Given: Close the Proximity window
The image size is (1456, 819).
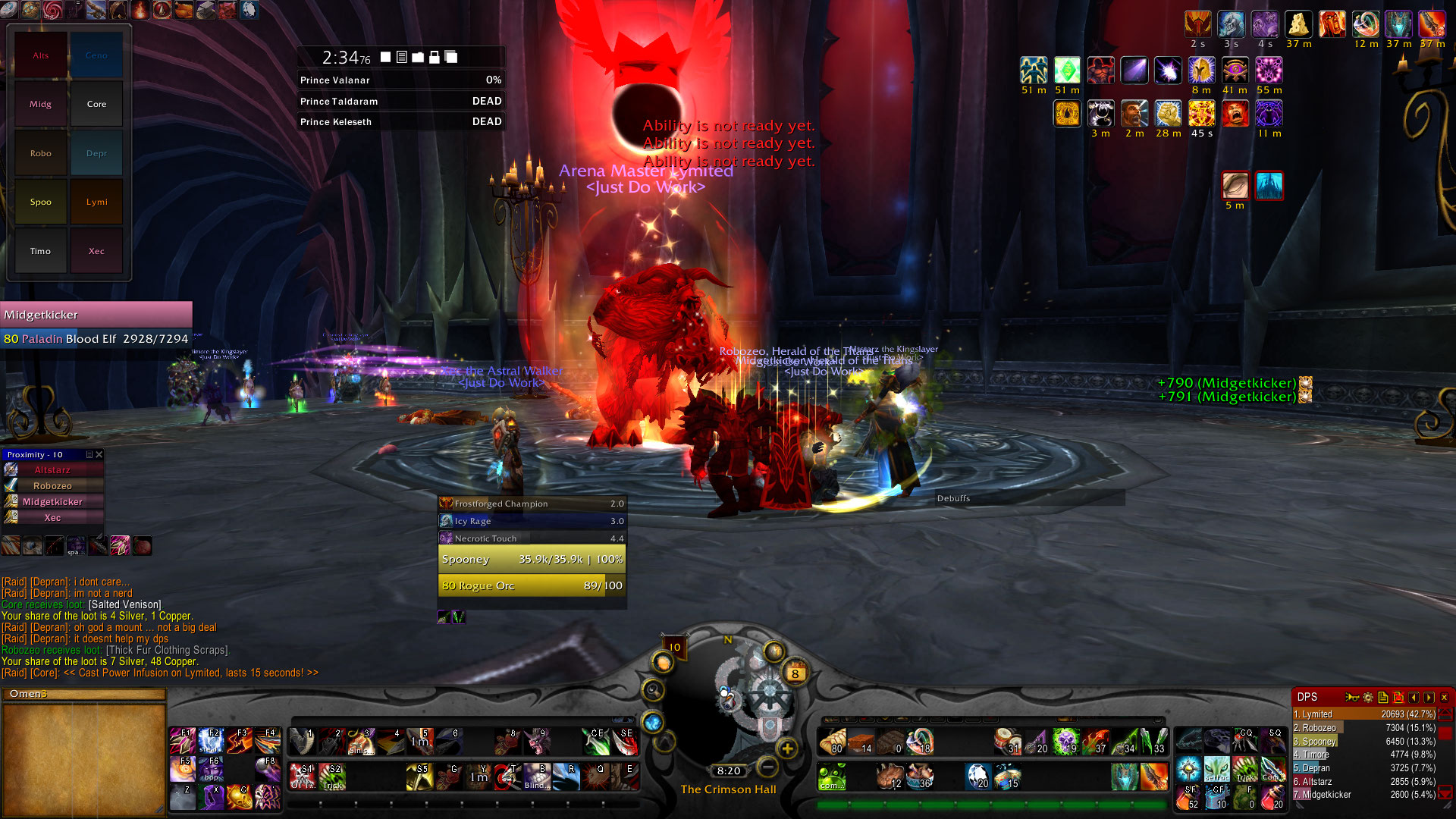Looking at the screenshot, I should (x=99, y=454).
